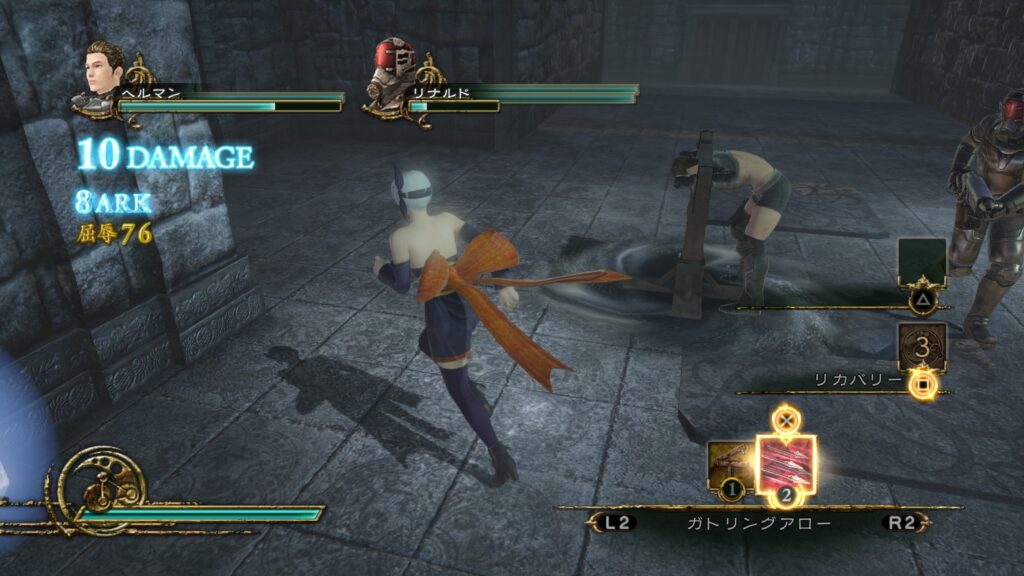This screenshot has height=576, width=1024.
Task: Click the golden gear emblem
Action: [x=101, y=485]
